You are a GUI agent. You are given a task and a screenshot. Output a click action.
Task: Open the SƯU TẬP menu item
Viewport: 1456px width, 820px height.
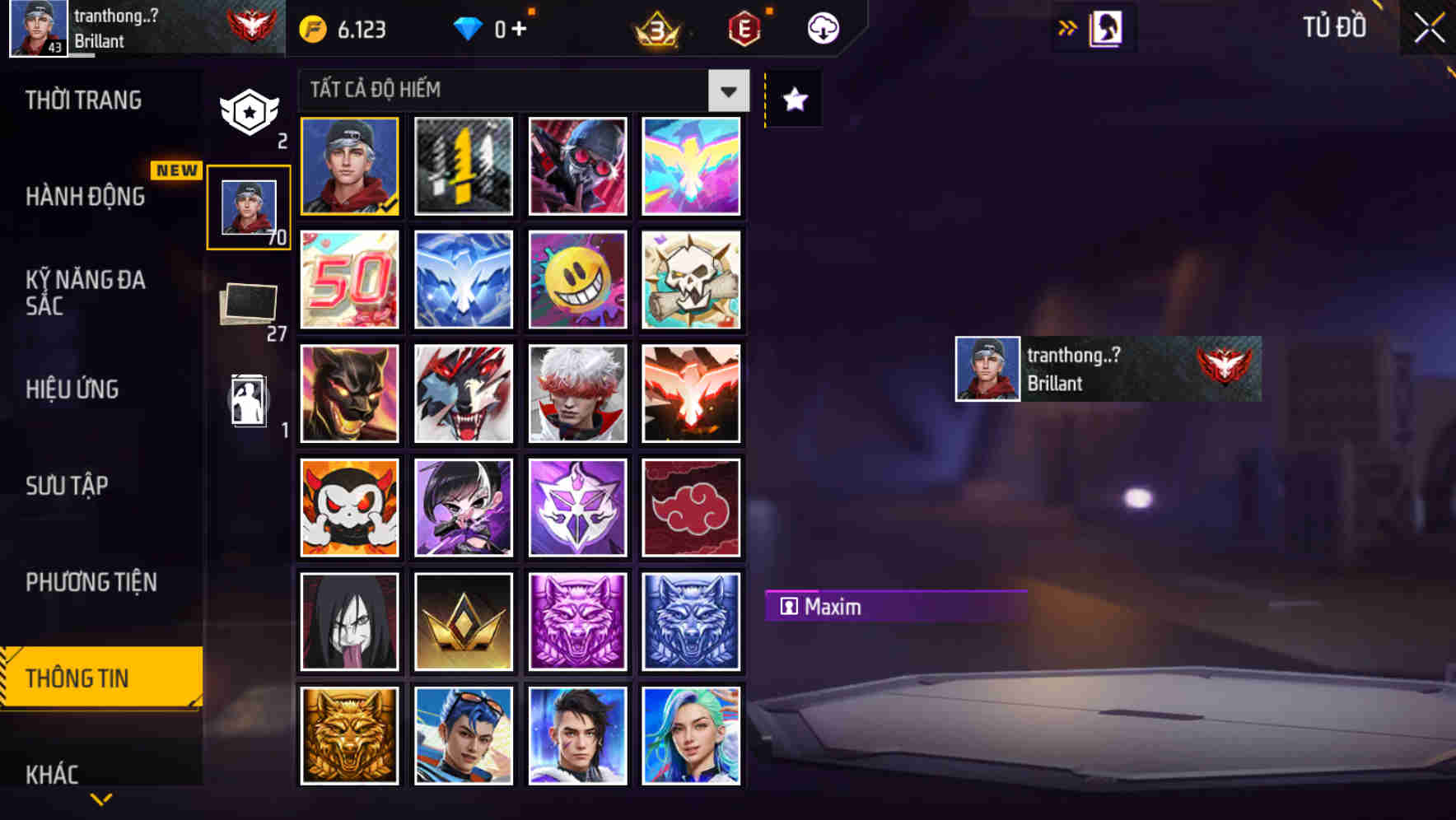coord(66,486)
